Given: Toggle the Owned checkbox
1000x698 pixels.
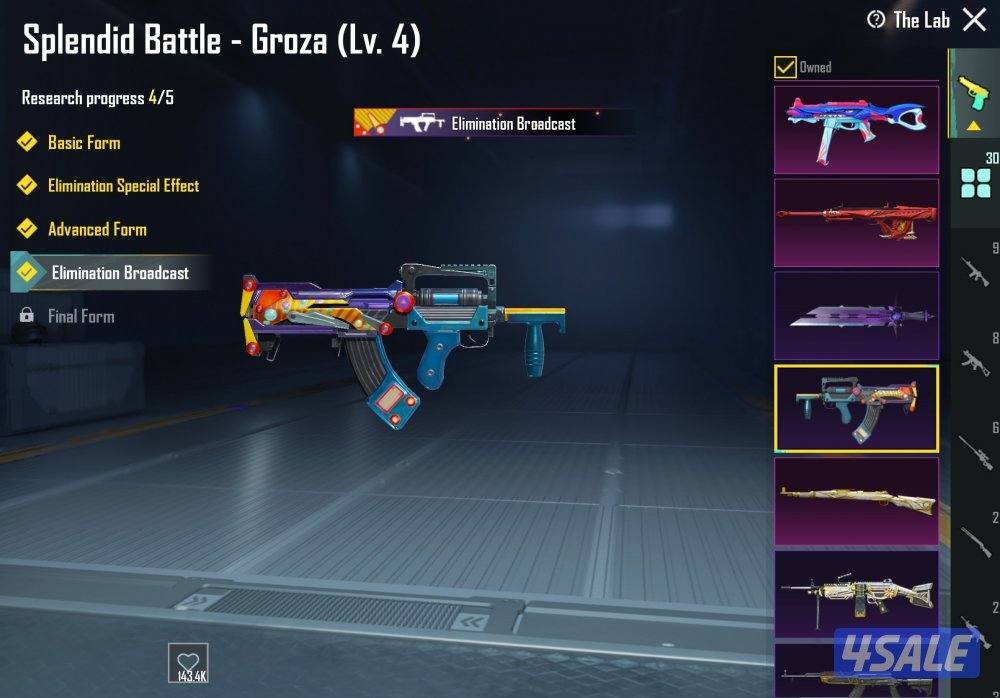Looking at the screenshot, I should pyautogui.click(x=786, y=67).
